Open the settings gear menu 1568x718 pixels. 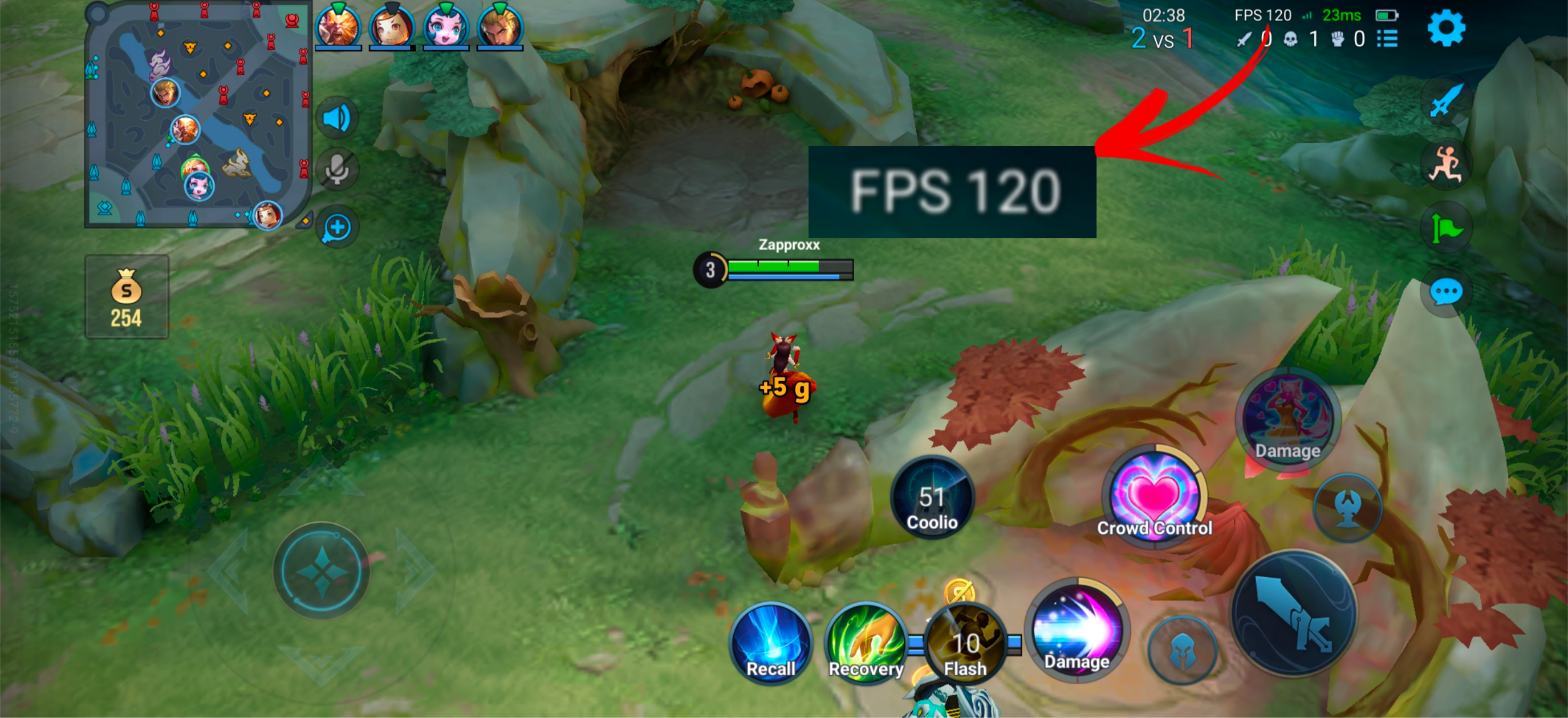(x=1445, y=28)
